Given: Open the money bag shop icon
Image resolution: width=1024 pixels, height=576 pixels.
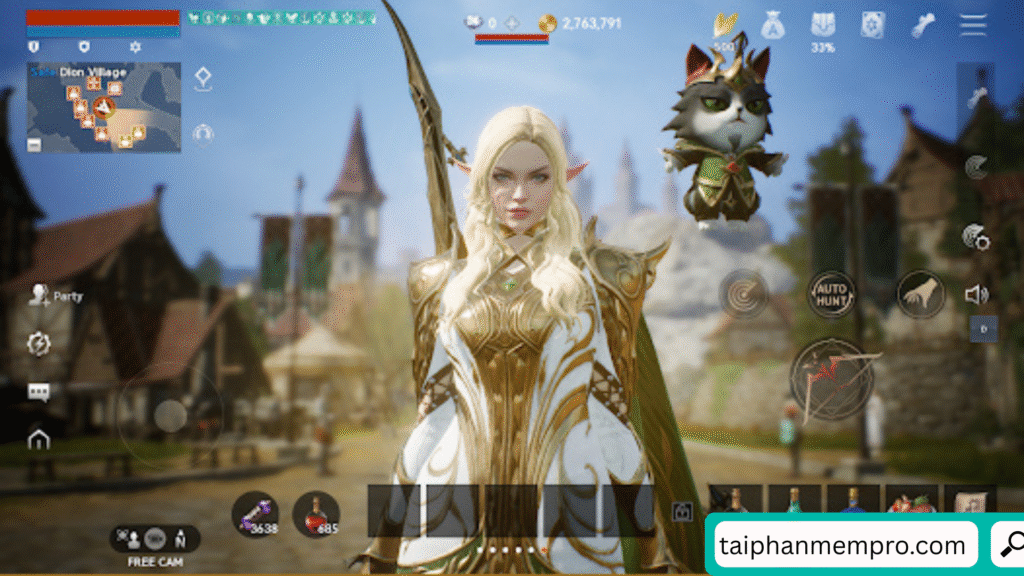Looking at the screenshot, I should point(772,25).
